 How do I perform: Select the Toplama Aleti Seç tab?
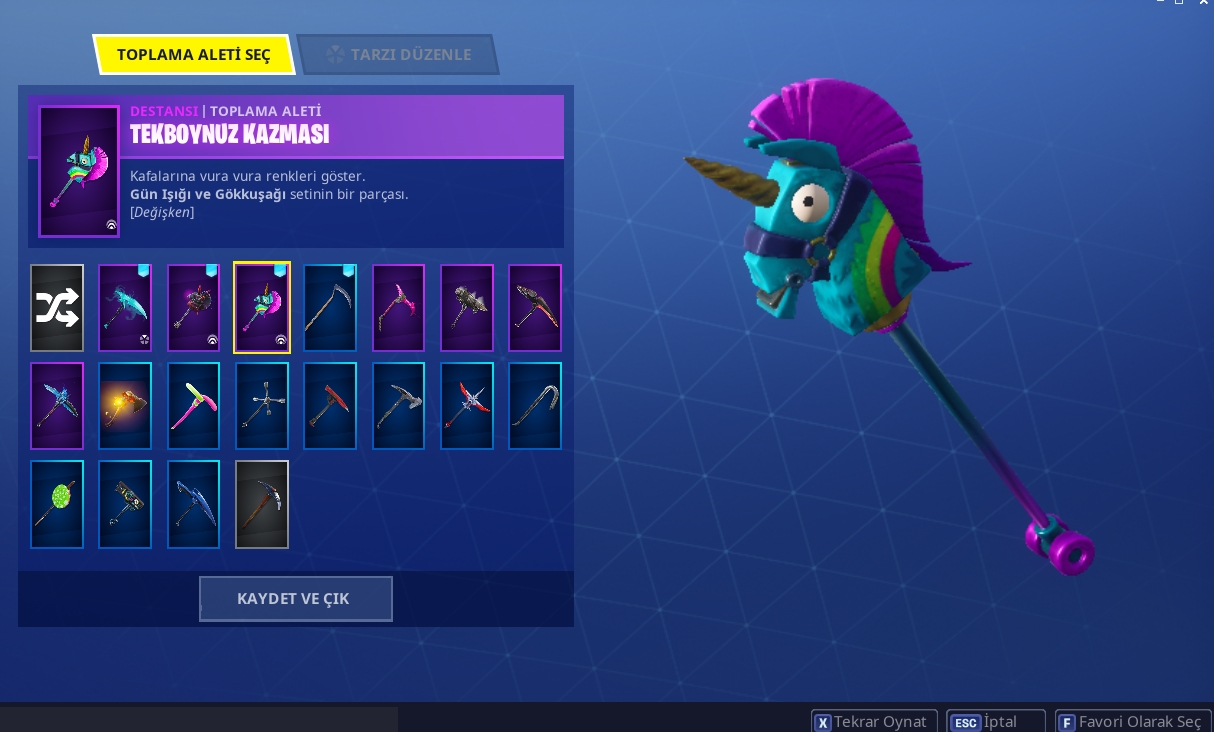(x=193, y=55)
